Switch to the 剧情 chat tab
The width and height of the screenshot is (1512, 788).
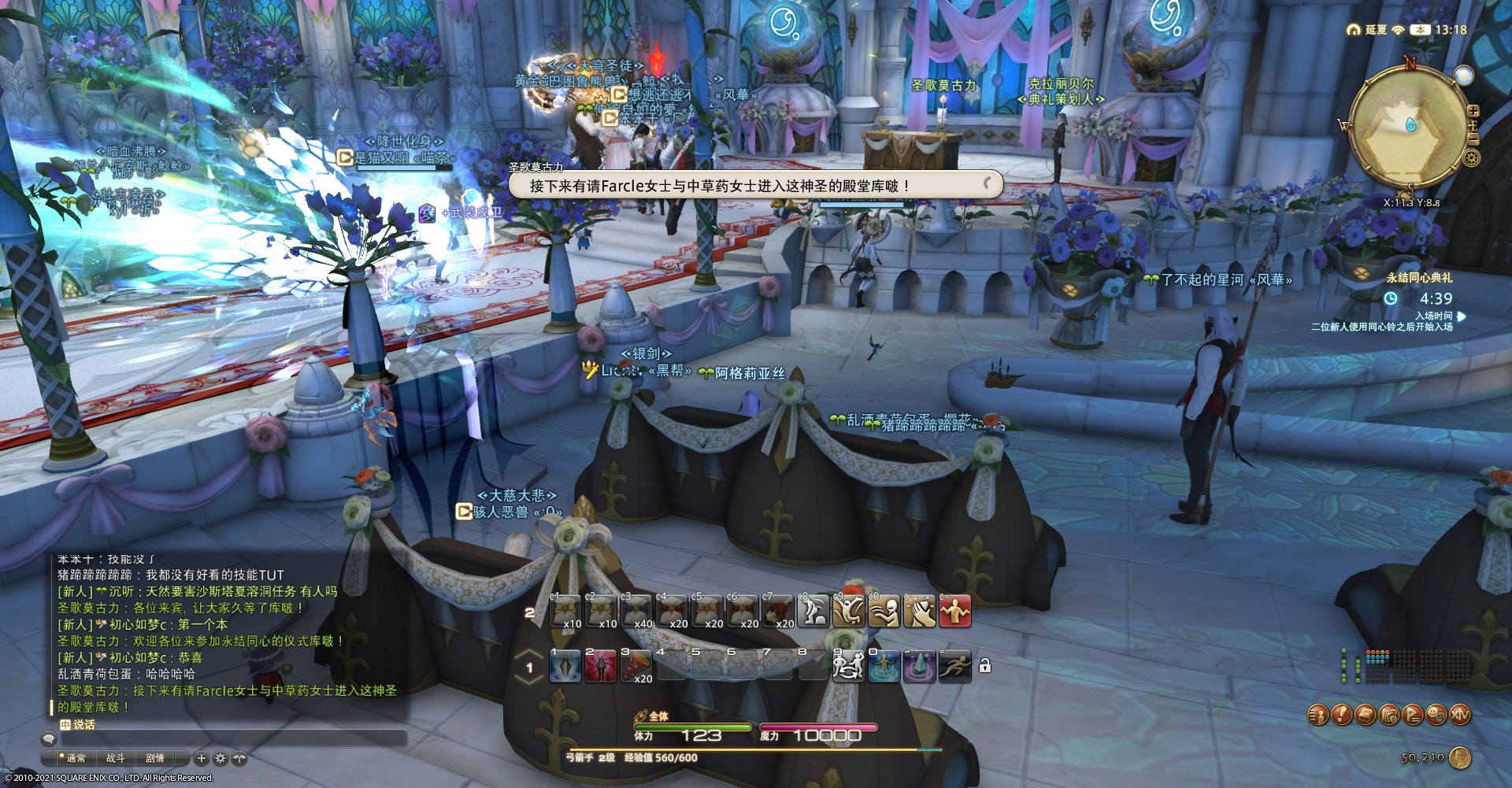(155, 758)
